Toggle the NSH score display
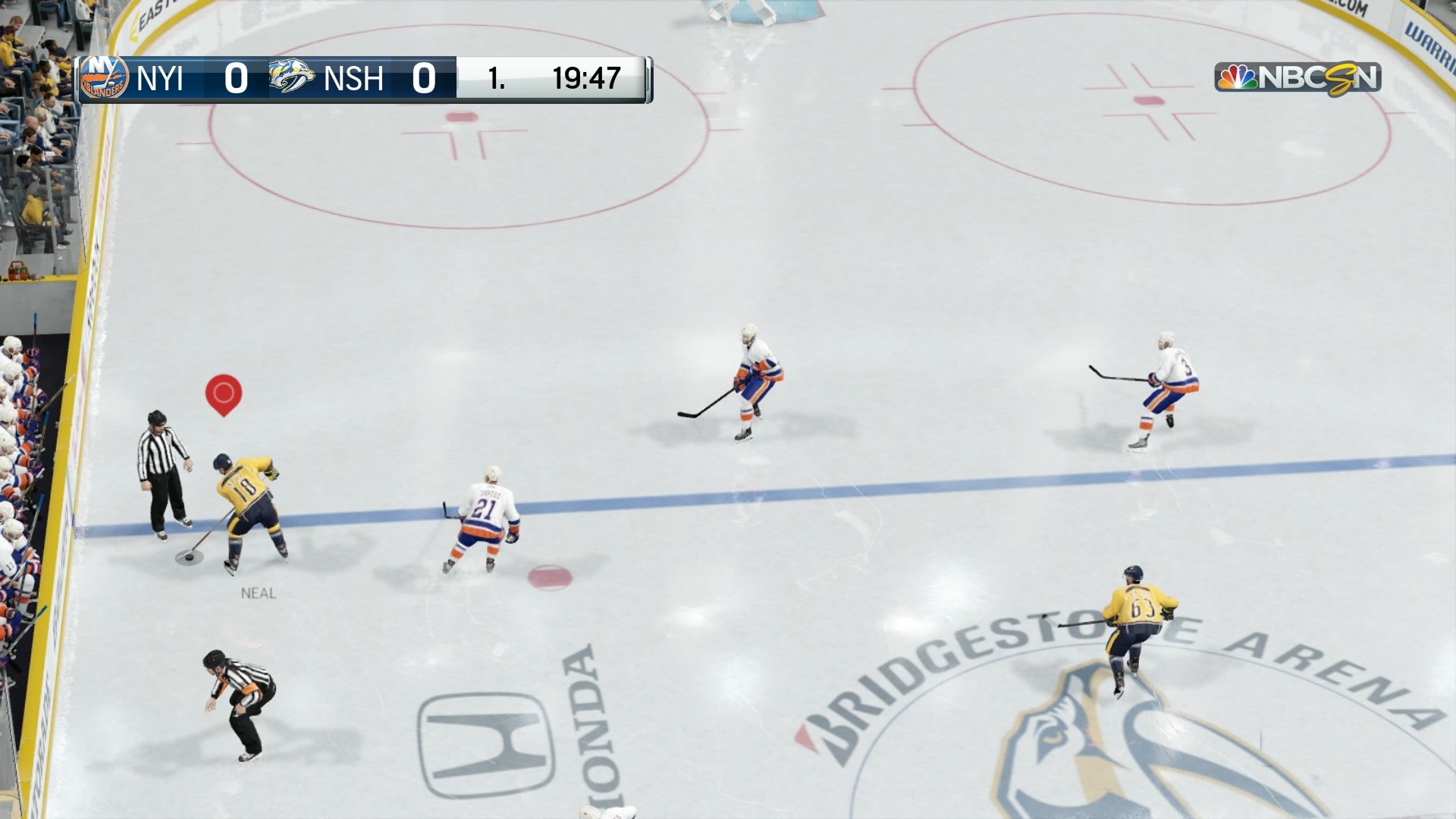The width and height of the screenshot is (1456, 819). [423, 78]
